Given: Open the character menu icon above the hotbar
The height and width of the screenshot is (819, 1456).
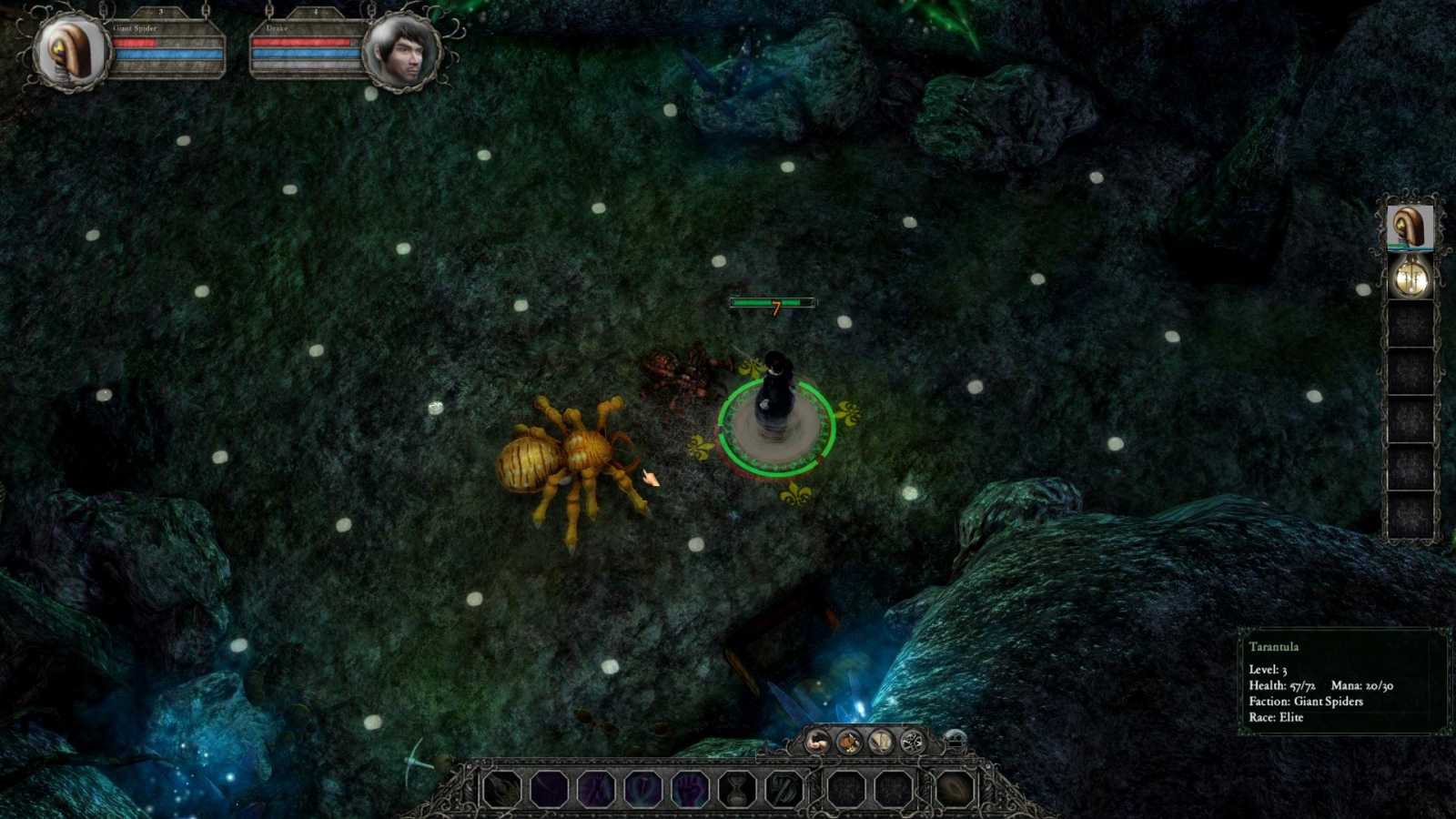Looking at the screenshot, I should point(815,741).
